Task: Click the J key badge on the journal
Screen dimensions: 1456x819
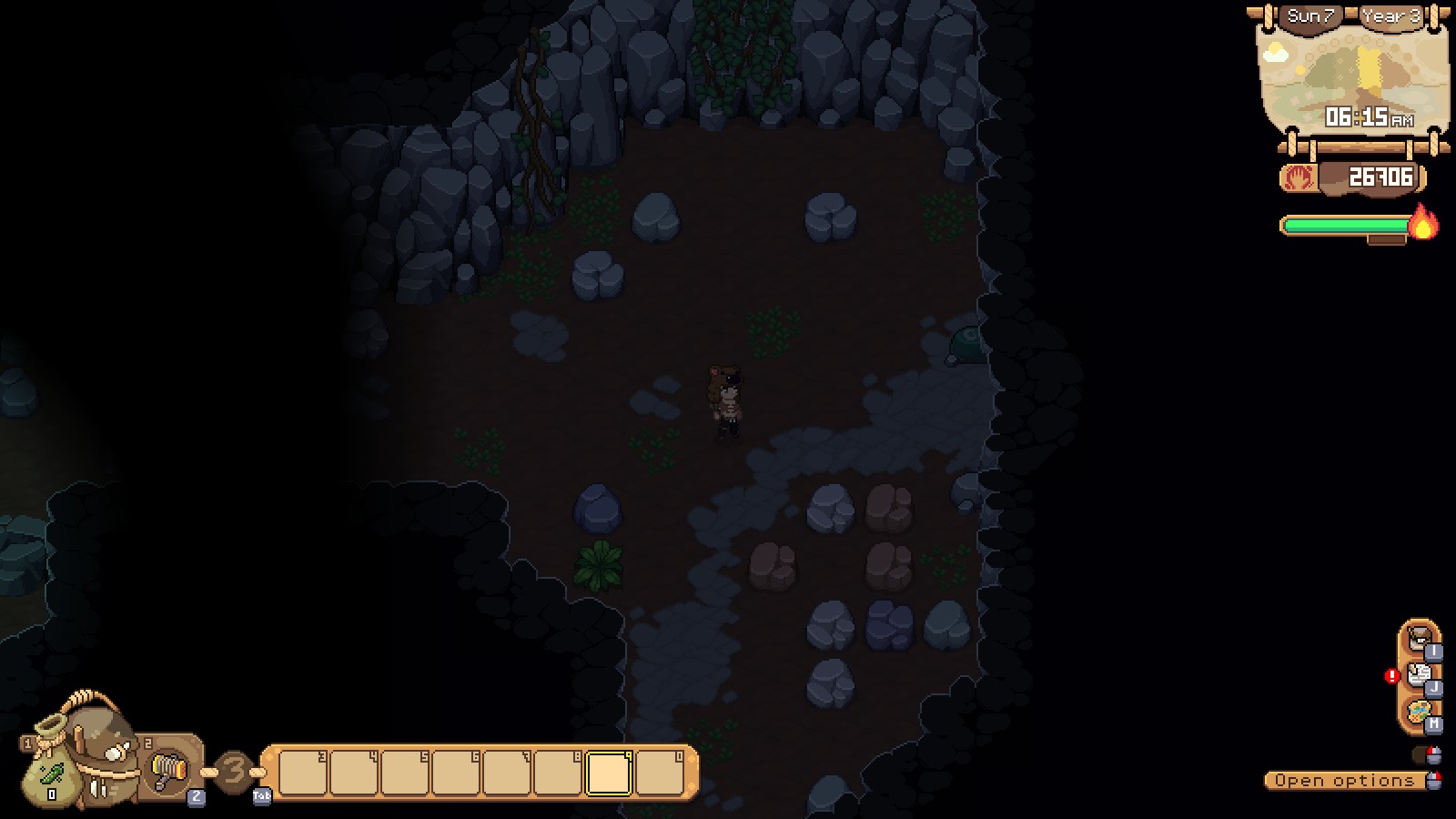Action: (1434, 689)
